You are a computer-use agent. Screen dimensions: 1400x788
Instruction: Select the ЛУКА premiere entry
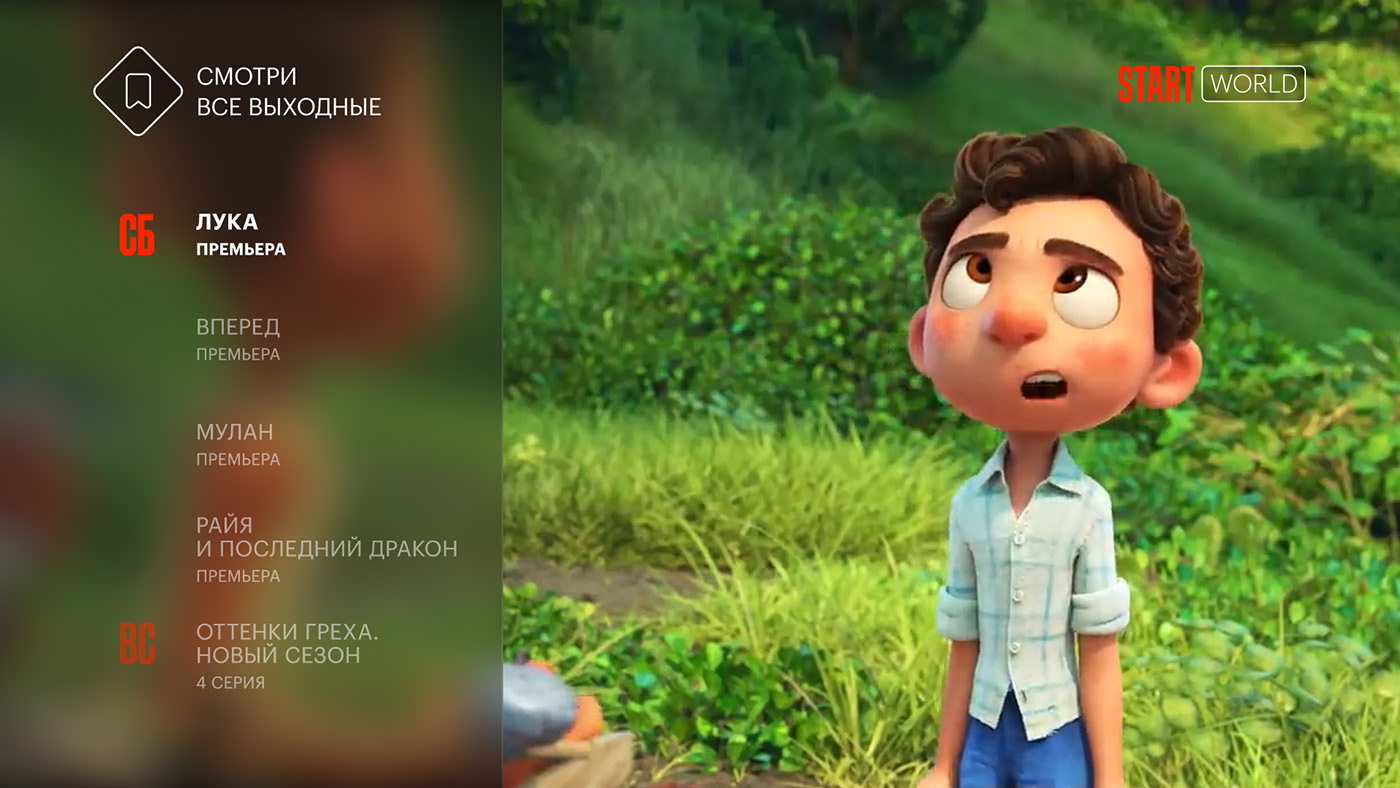pyautogui.click(x=240, y=234)
